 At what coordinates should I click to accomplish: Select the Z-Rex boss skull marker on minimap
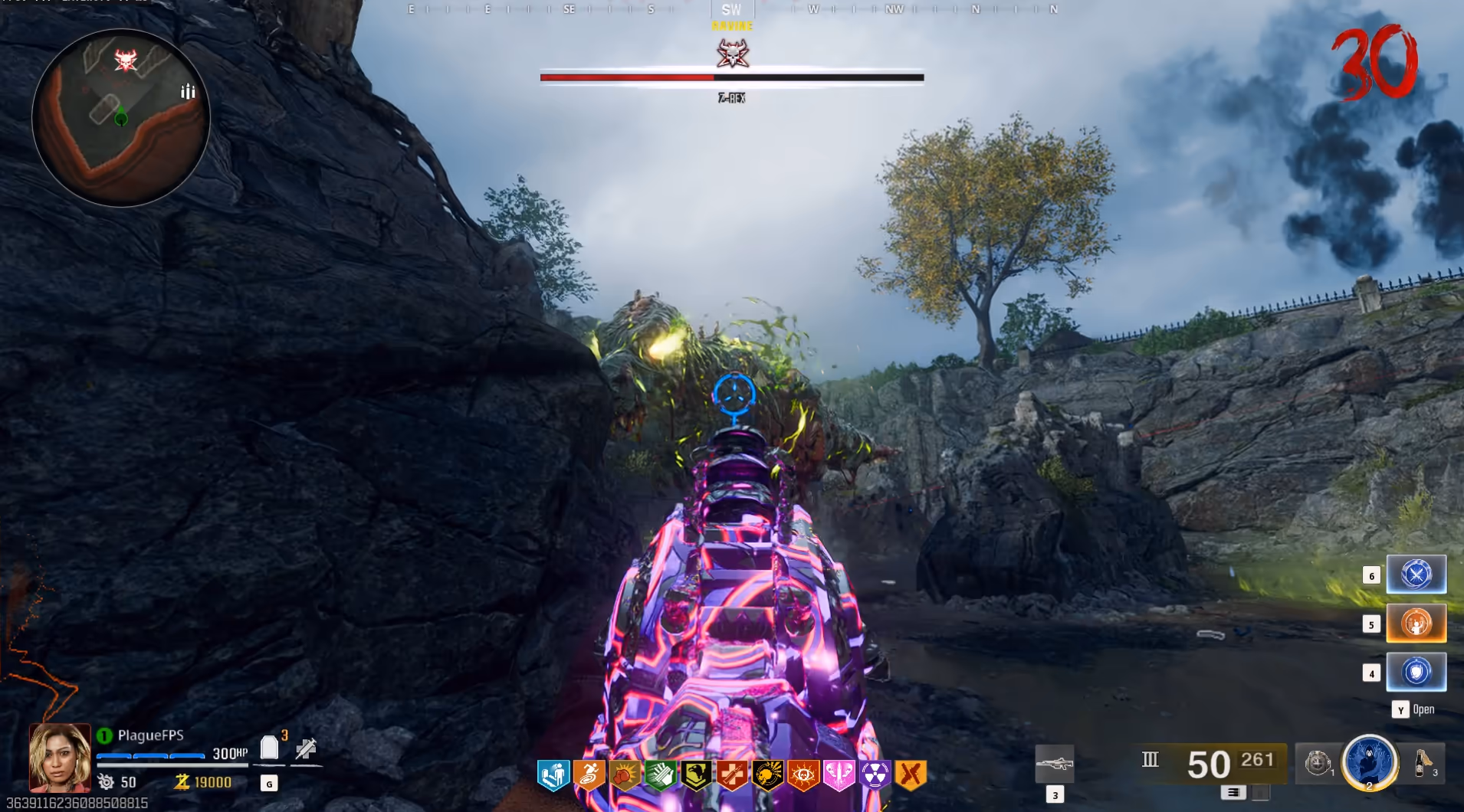(126, 59)
